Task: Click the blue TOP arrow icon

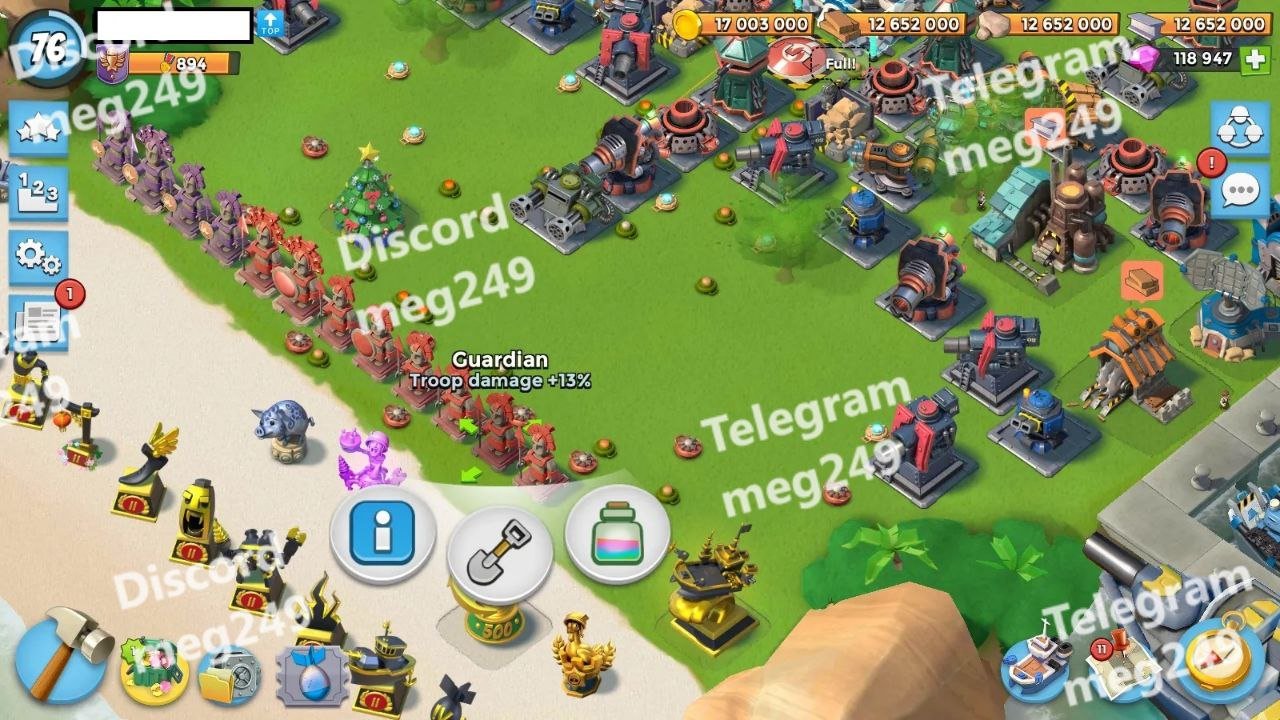Action: pyautogui.click(x=270, y=24)
